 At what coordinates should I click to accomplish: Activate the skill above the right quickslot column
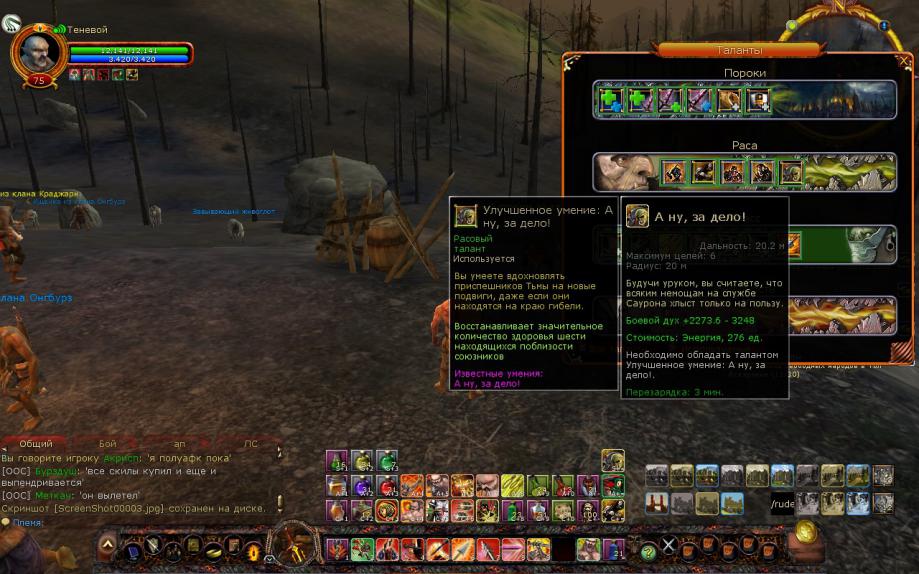612,460
